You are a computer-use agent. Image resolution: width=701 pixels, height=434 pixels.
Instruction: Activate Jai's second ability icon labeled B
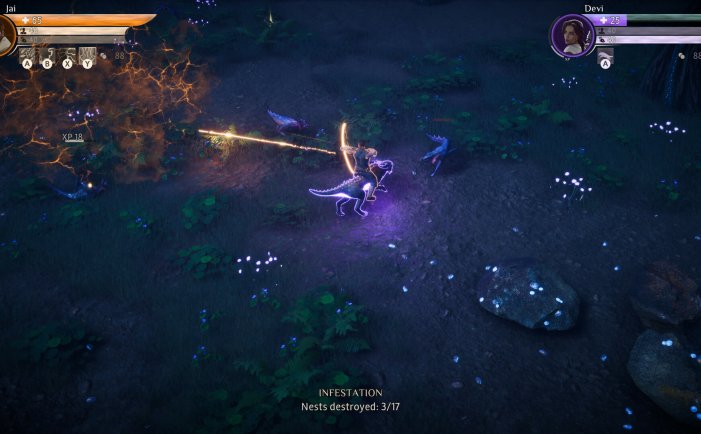coord(47,57)
